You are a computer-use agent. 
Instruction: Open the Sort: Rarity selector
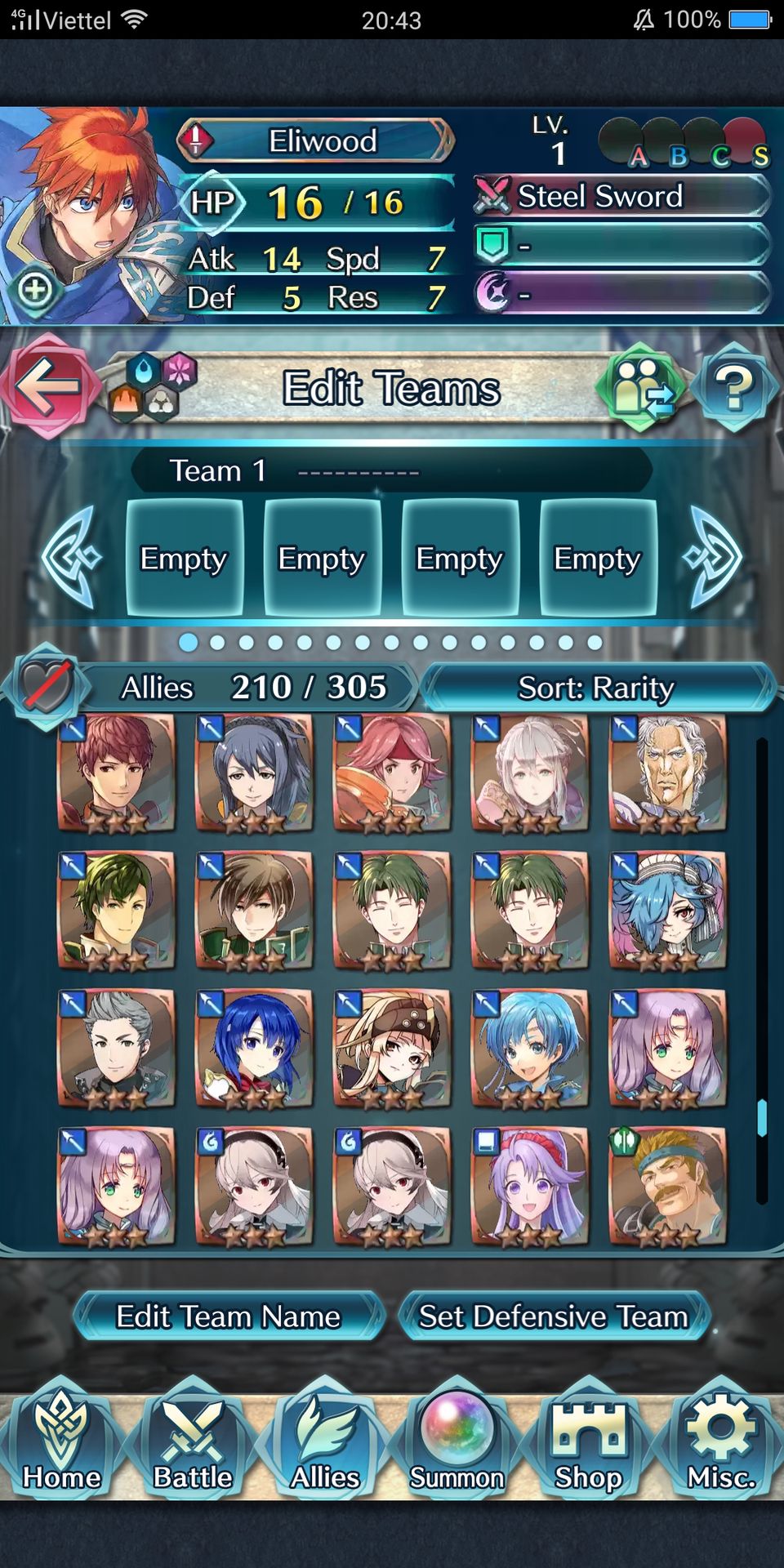596,688
